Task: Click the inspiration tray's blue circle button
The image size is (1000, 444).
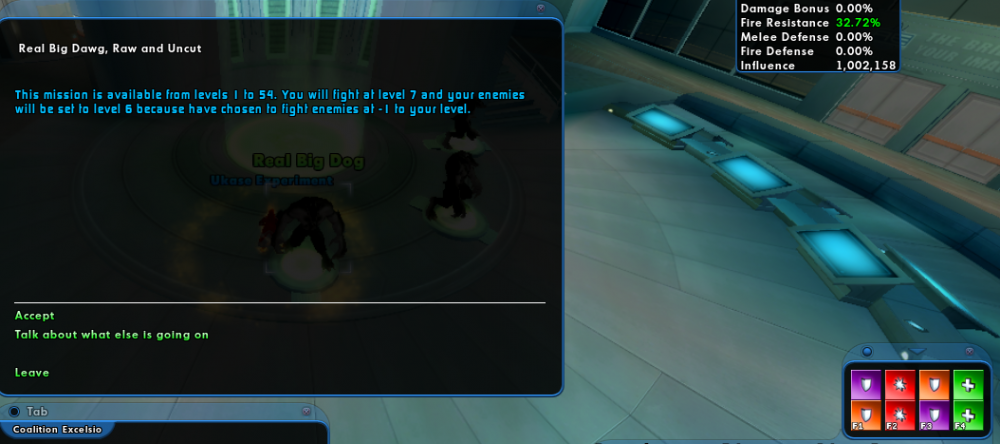Action: point(867,352)
